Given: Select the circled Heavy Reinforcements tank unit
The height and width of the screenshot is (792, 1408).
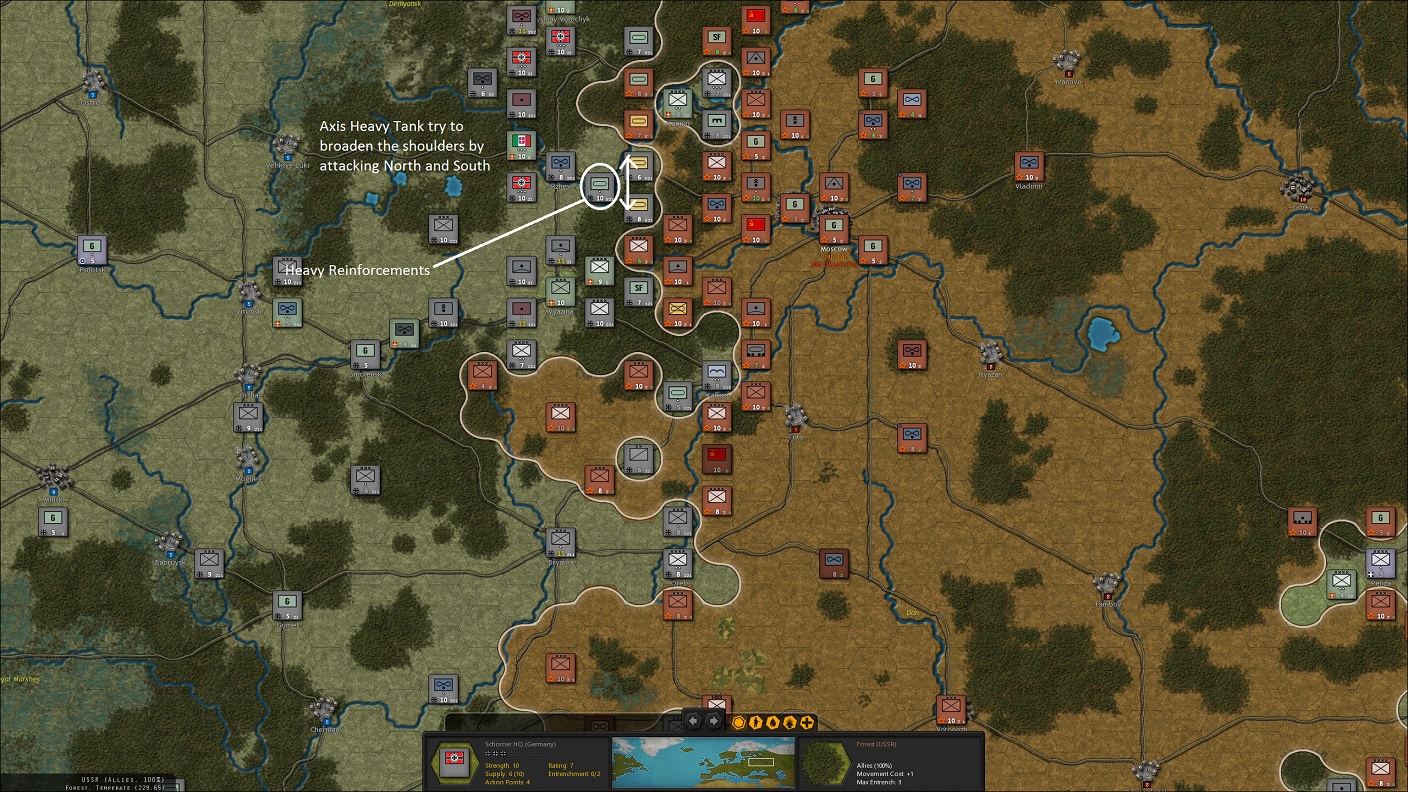Looking at the screenshot, I should click(599, 186).
